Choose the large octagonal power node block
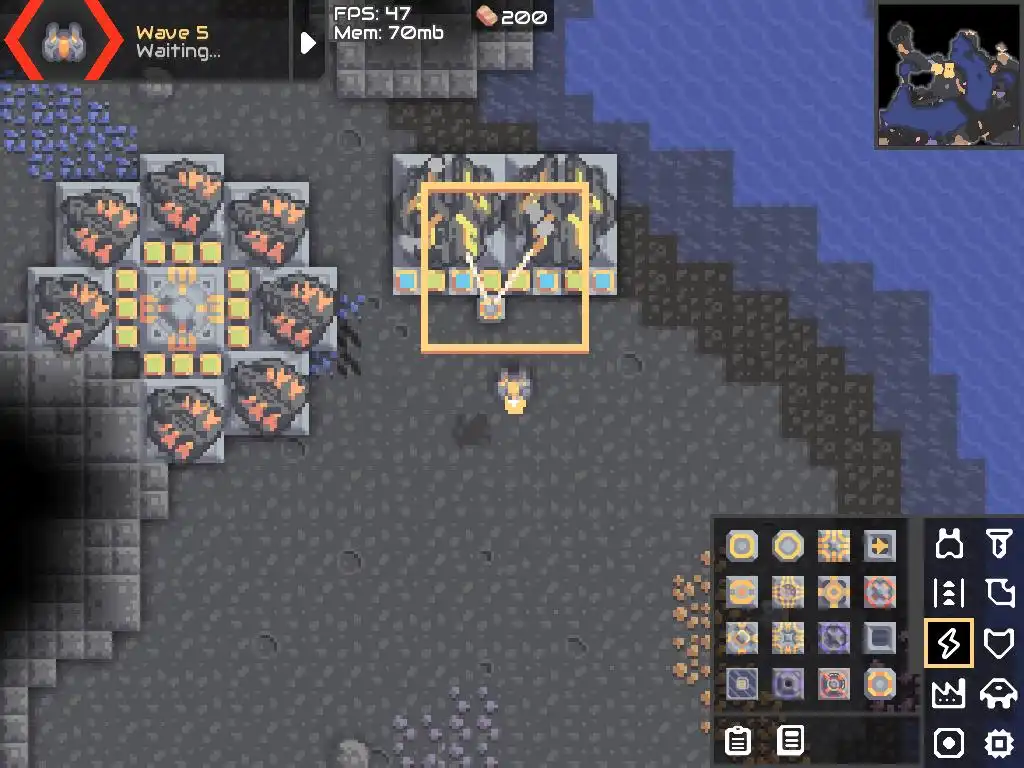1024x768 pixels. click(788, 546)
